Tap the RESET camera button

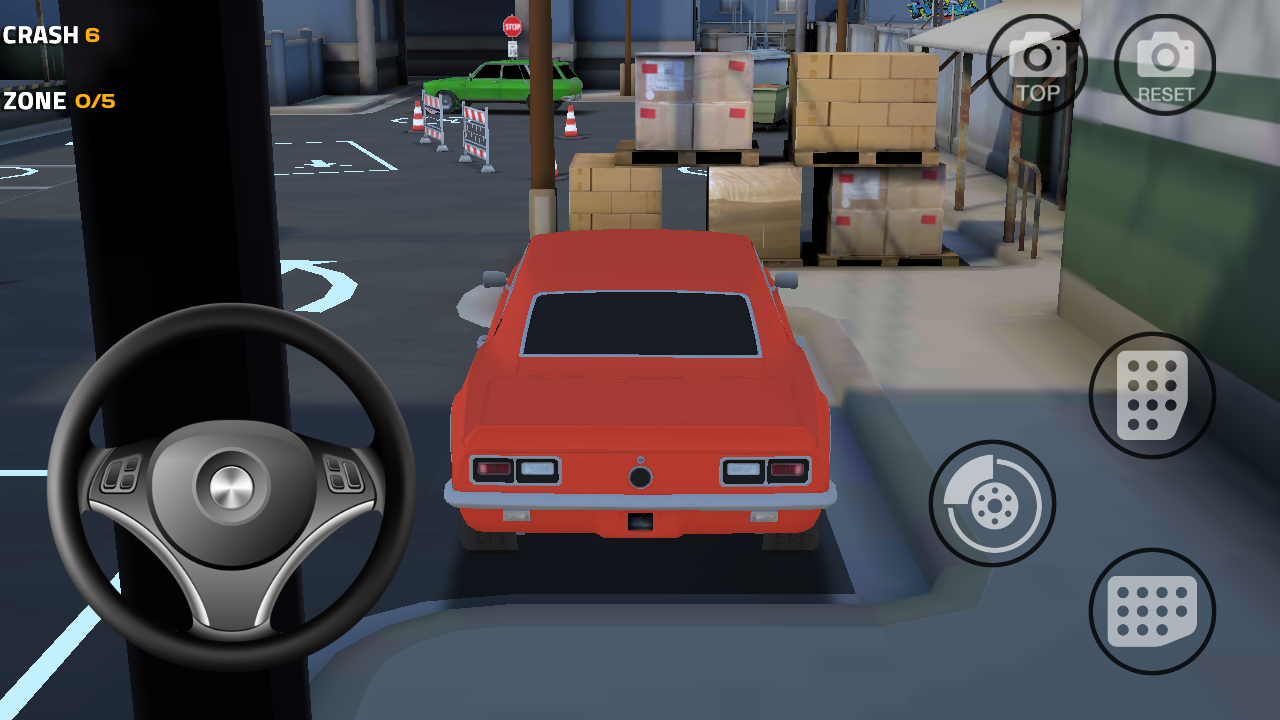point(1165,65)
